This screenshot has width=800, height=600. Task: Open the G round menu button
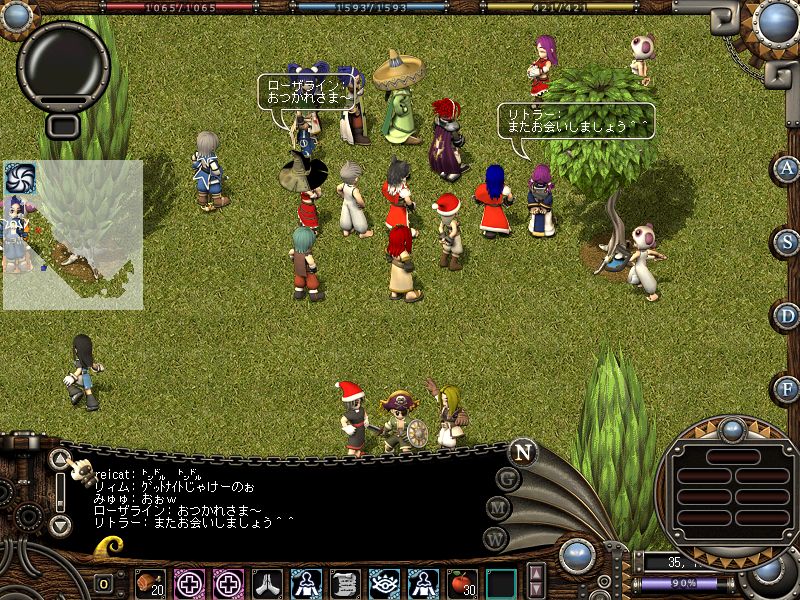(x=508, y=478)
